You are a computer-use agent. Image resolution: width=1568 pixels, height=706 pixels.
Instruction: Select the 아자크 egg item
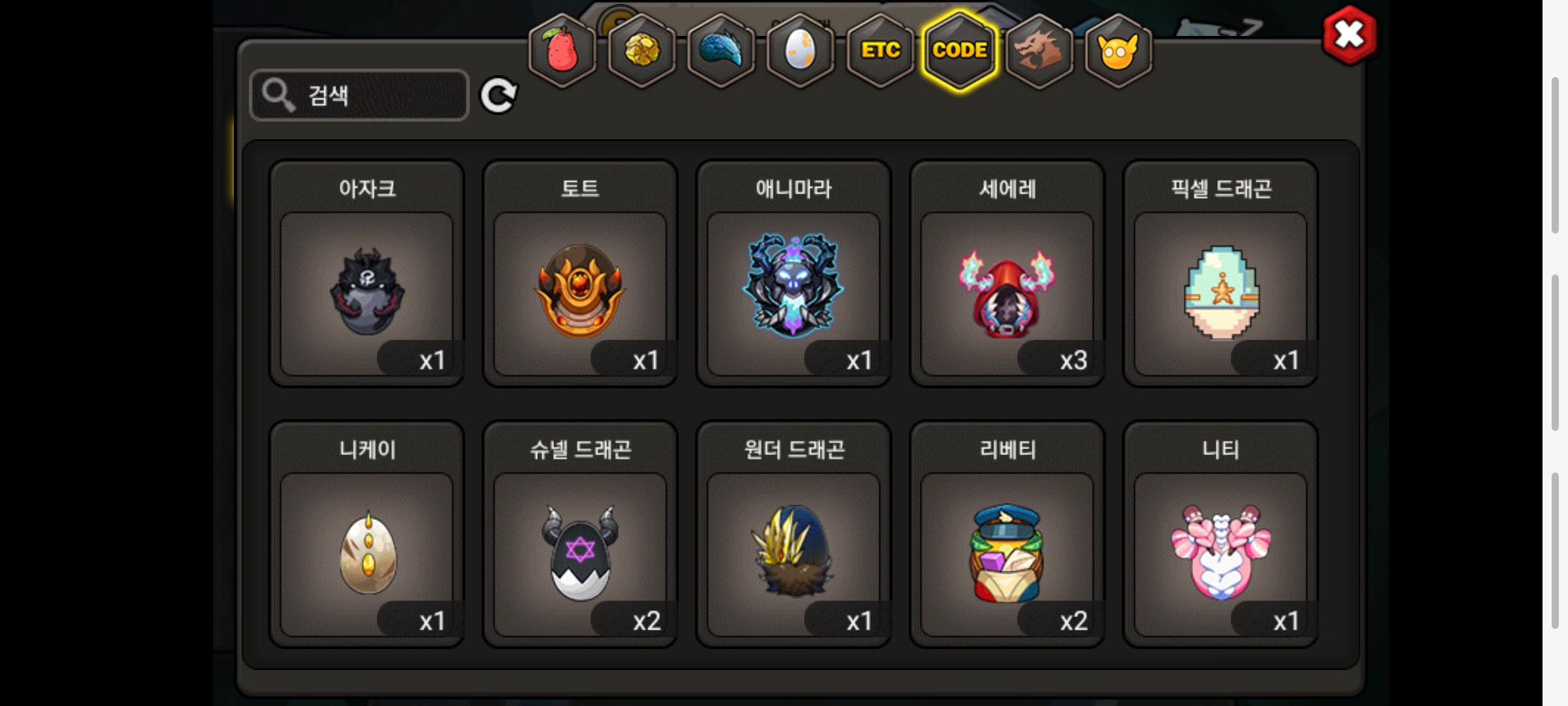(367, 293)
